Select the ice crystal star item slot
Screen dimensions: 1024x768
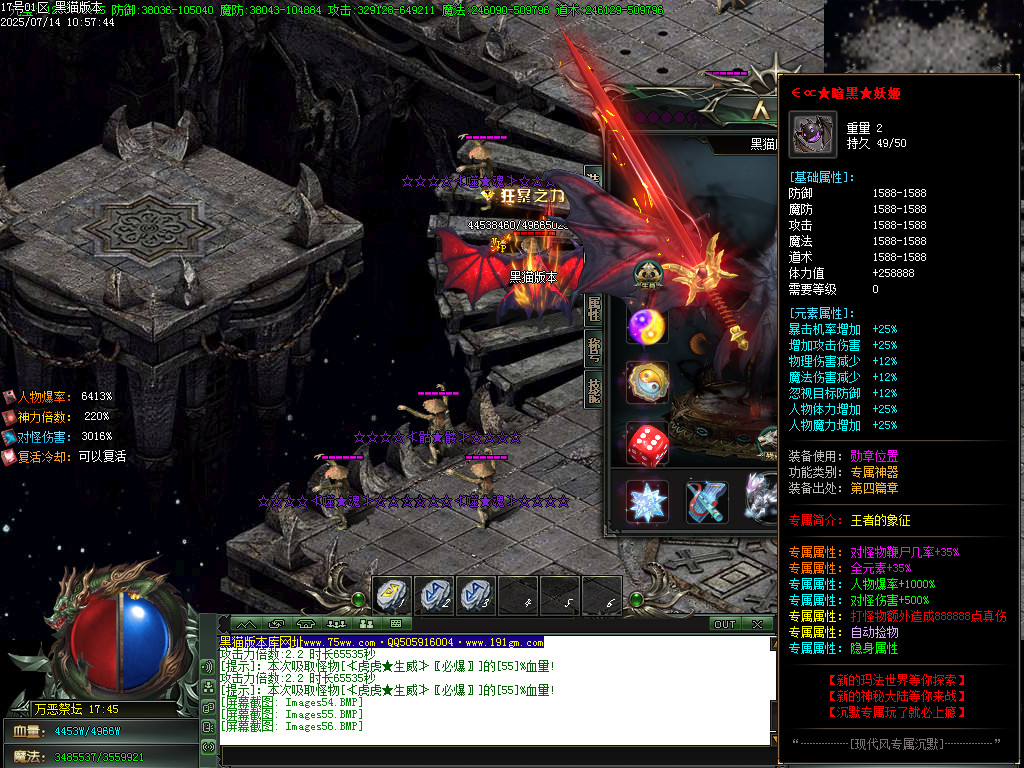(x=646, y=501)
